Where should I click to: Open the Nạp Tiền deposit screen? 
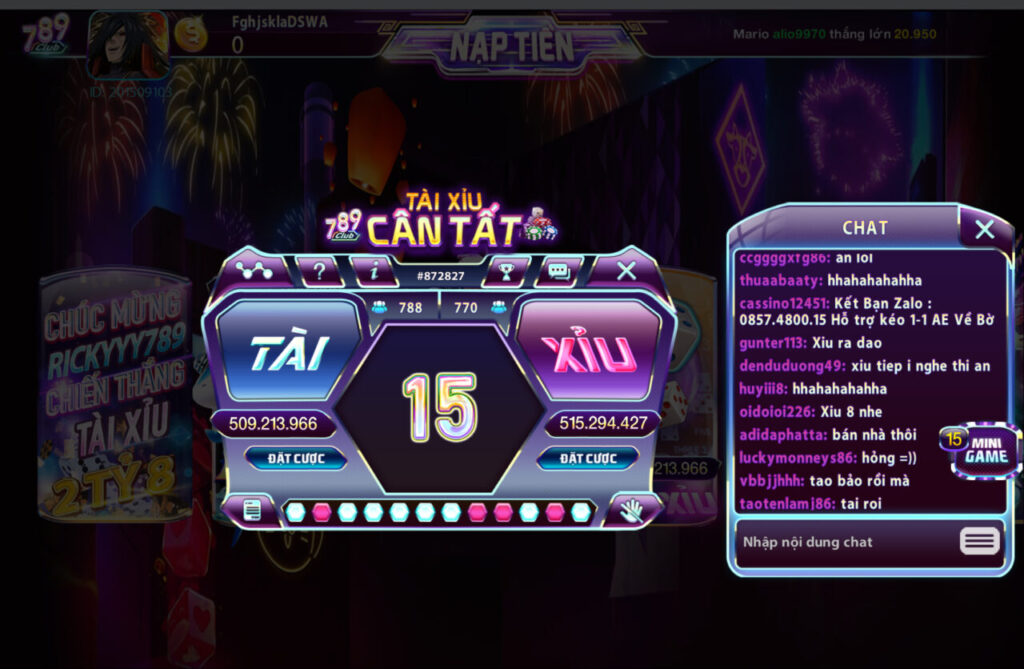(511, 46)
